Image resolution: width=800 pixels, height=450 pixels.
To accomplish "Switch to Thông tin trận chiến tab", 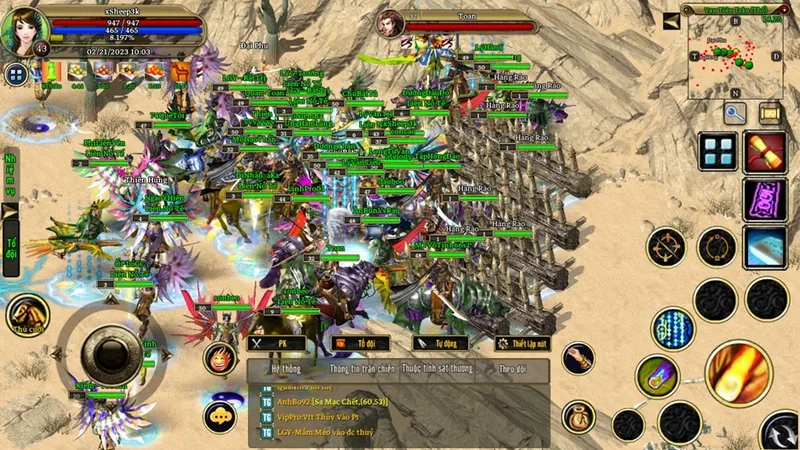I will (356, 368).
